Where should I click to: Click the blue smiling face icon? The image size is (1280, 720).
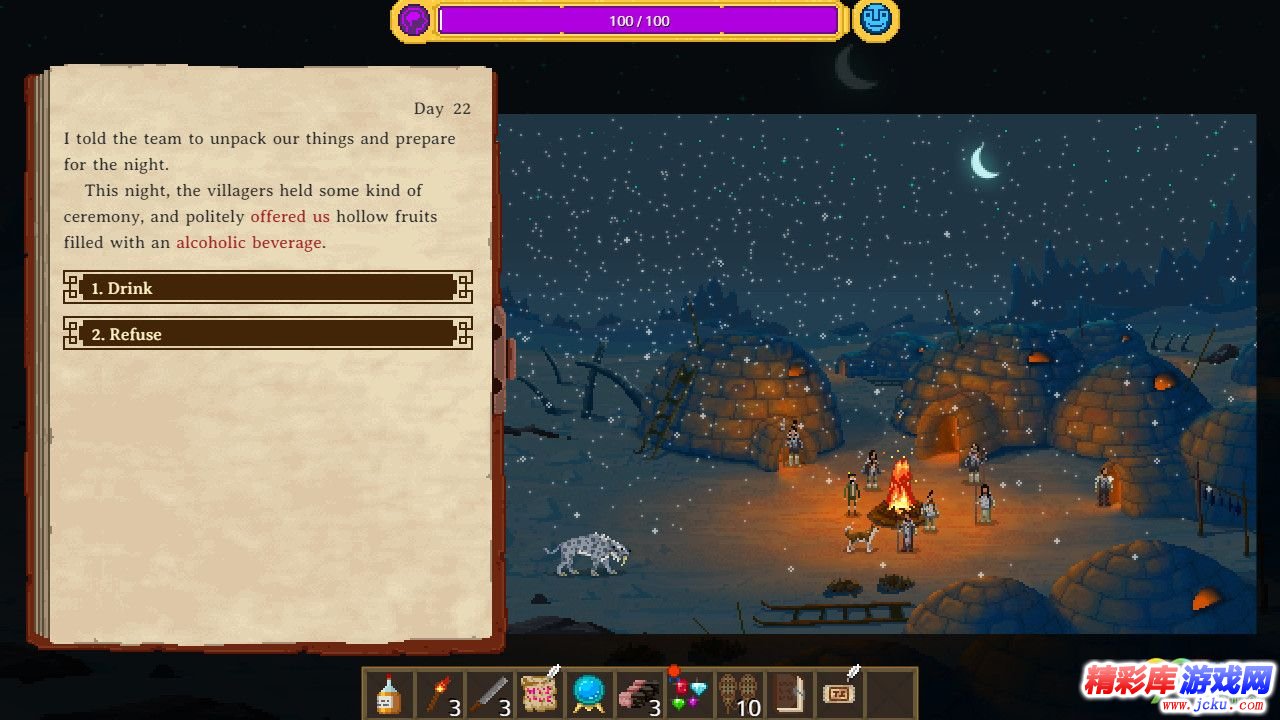click(875, 20)
